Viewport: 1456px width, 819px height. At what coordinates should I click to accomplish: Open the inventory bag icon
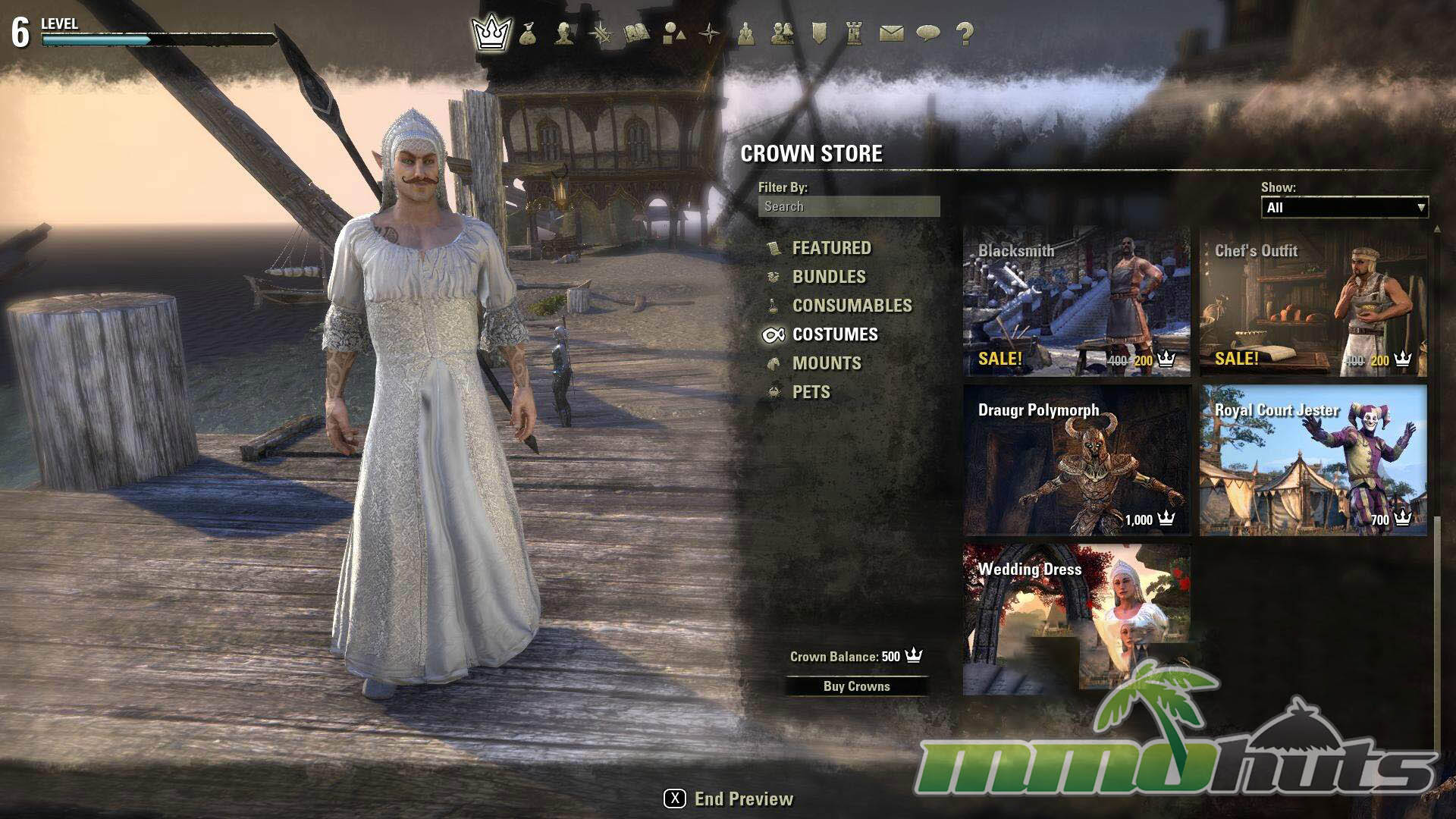click(528, 33)
